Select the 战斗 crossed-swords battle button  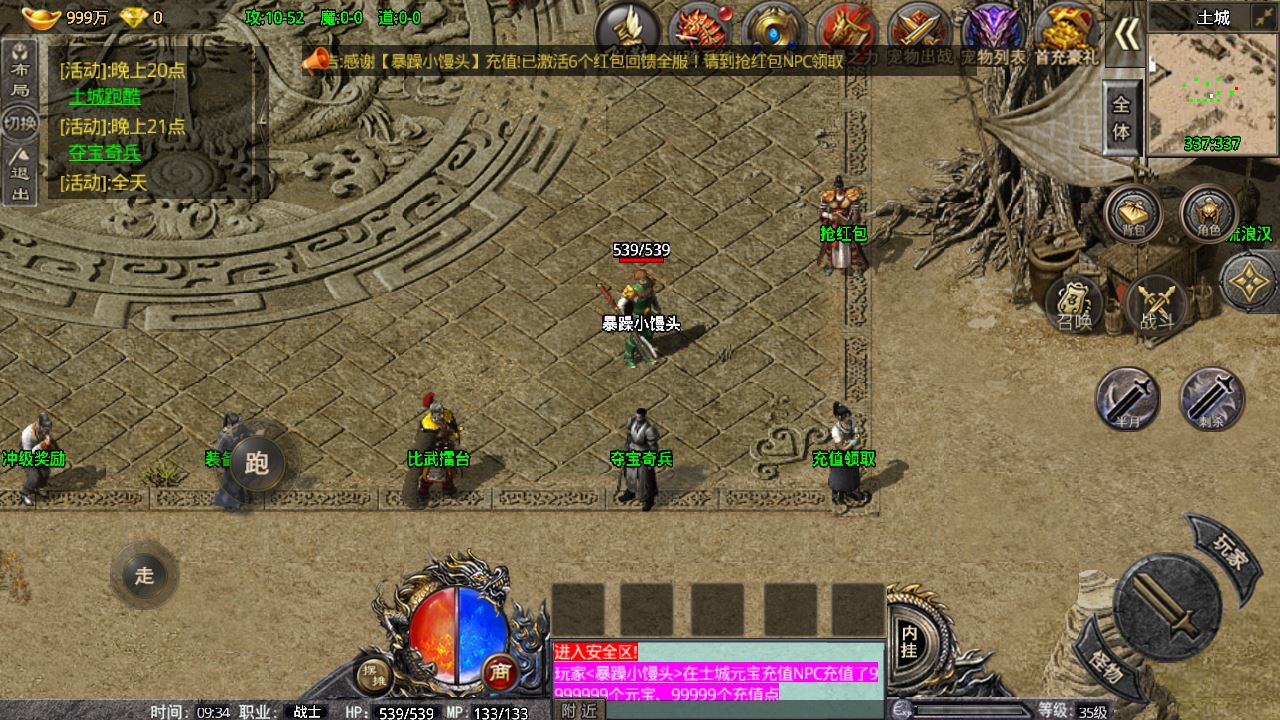coord(1157,303)
